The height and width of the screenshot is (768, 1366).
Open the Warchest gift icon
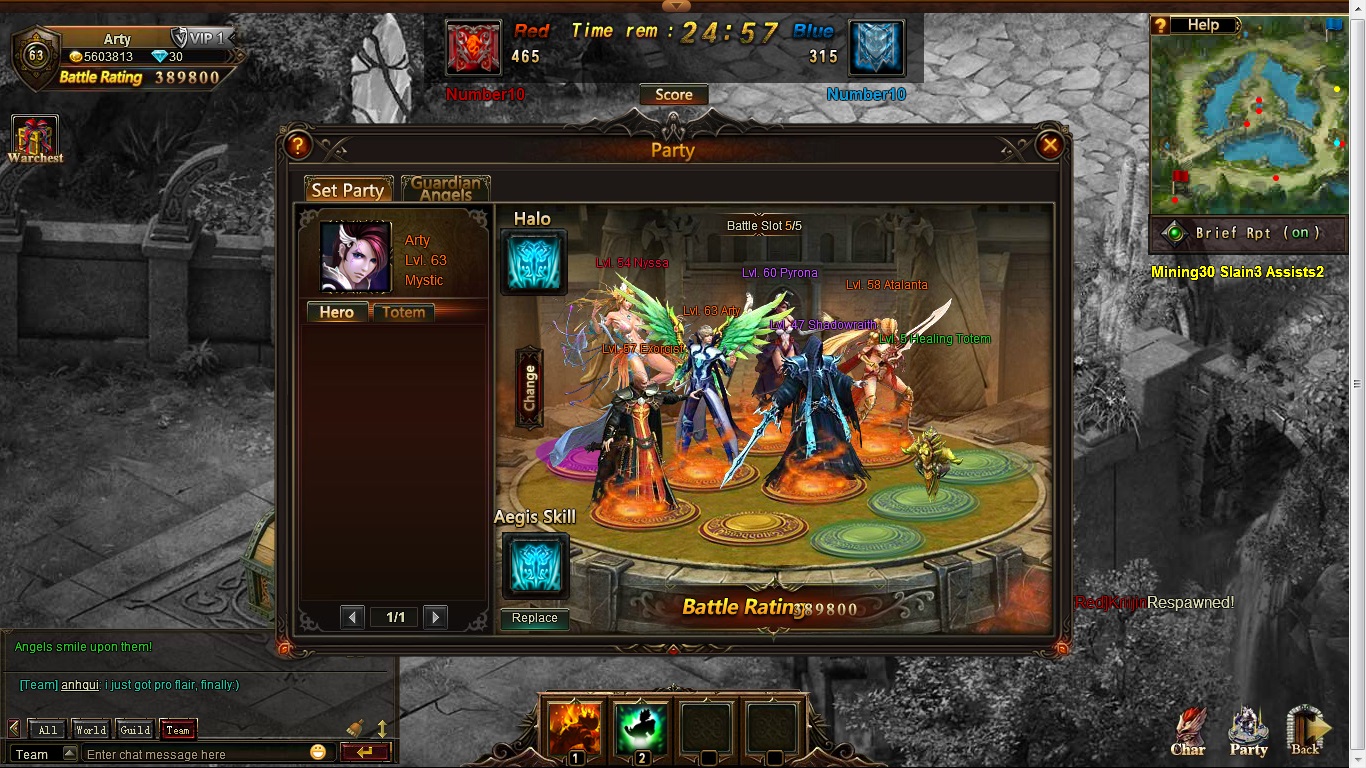35,139
